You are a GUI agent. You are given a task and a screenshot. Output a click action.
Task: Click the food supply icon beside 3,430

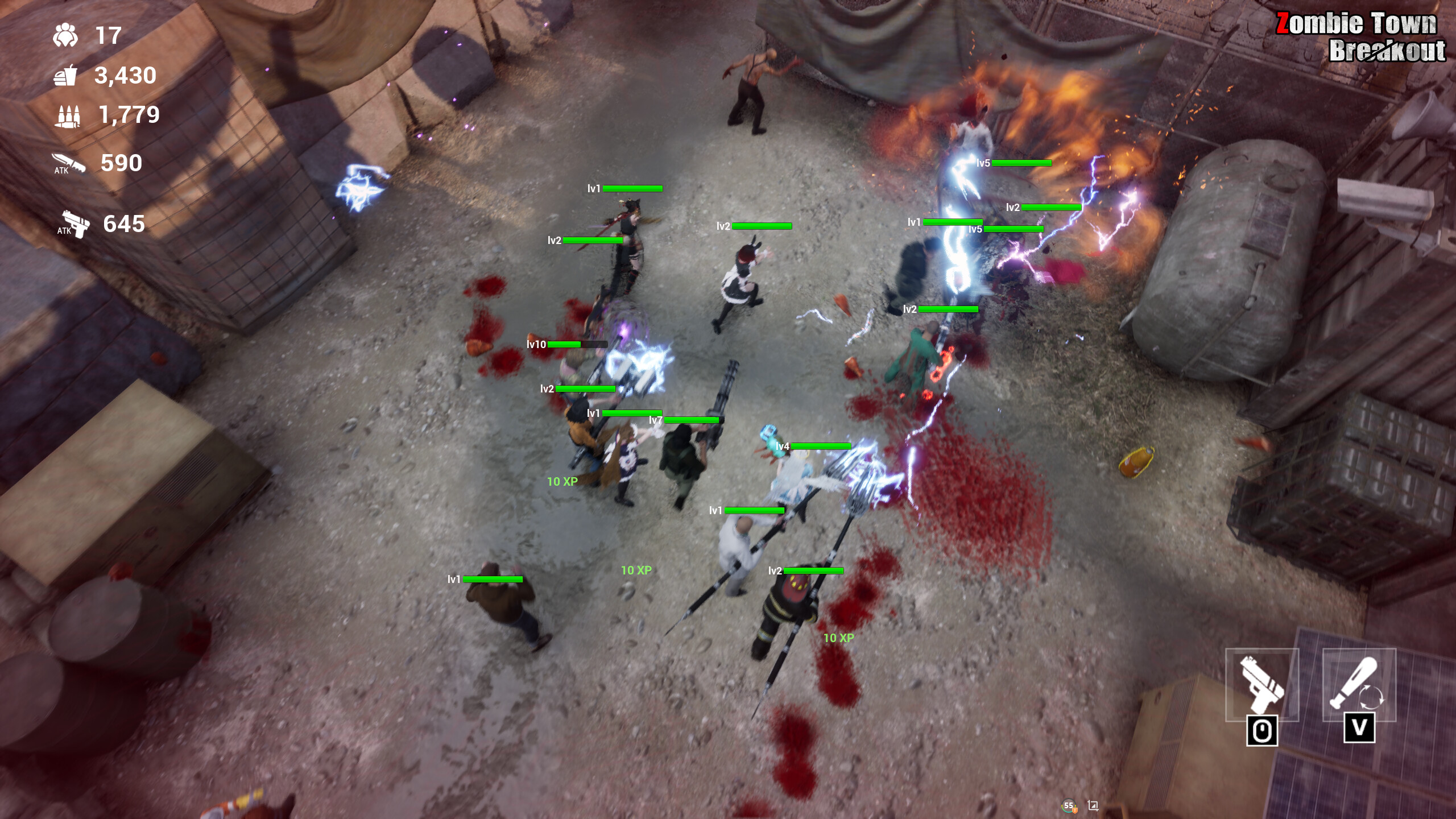[67, 77]
